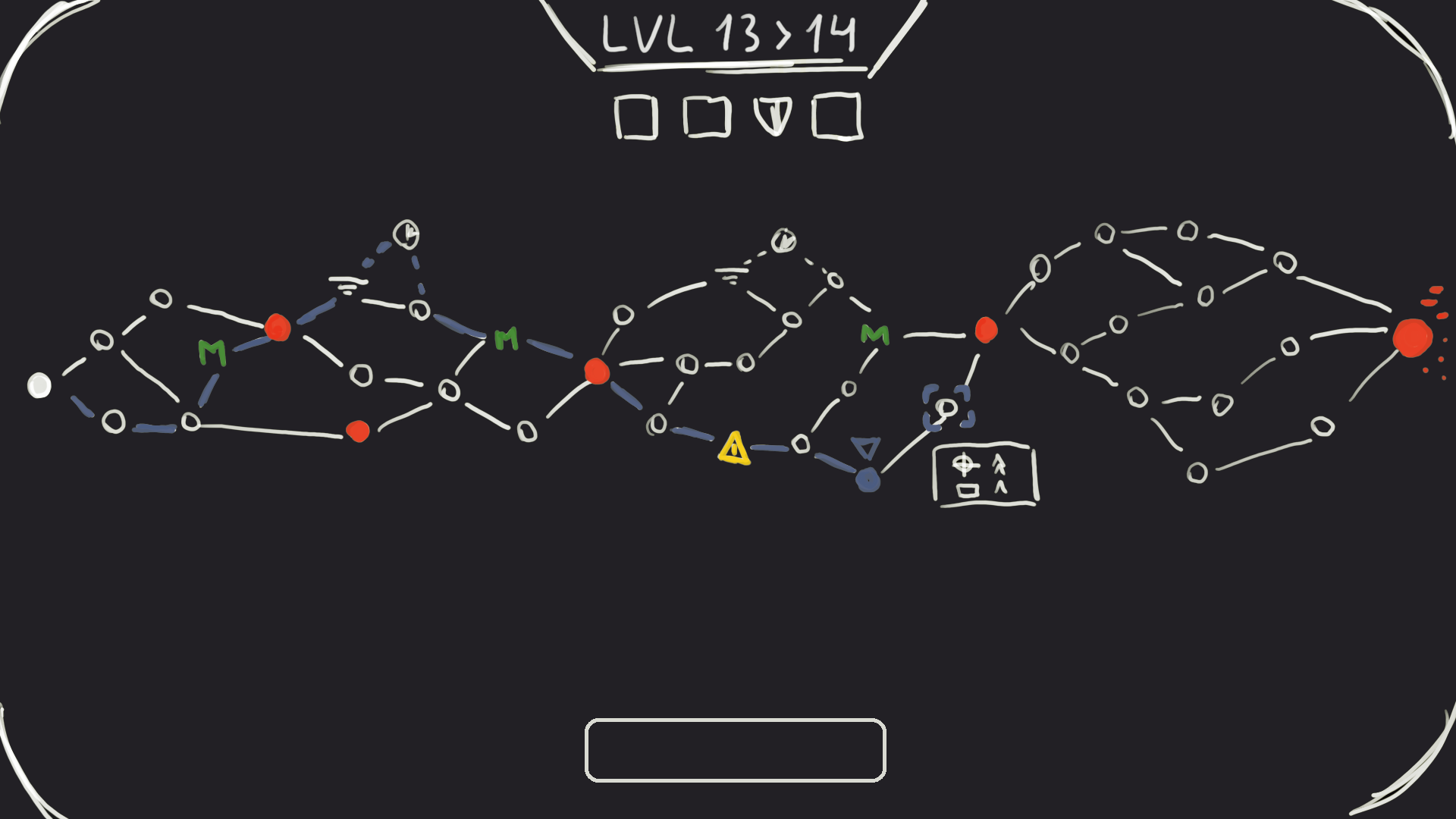Open the LVL 13 > 14 banner
1456x819 pixels.
728,34
